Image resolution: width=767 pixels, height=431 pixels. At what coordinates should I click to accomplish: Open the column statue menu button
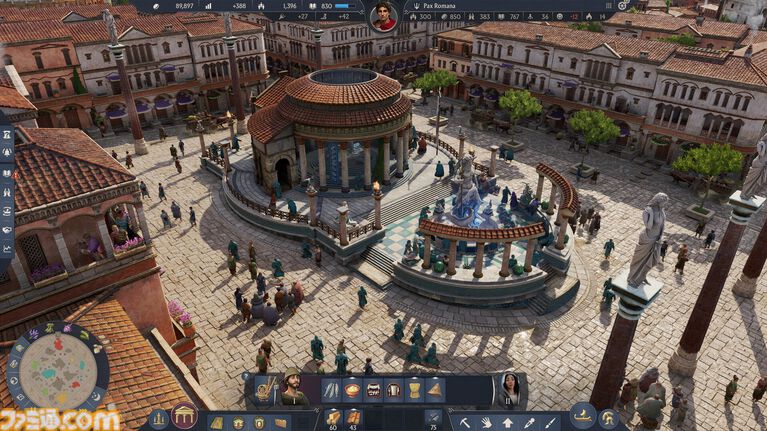[158, 419]
